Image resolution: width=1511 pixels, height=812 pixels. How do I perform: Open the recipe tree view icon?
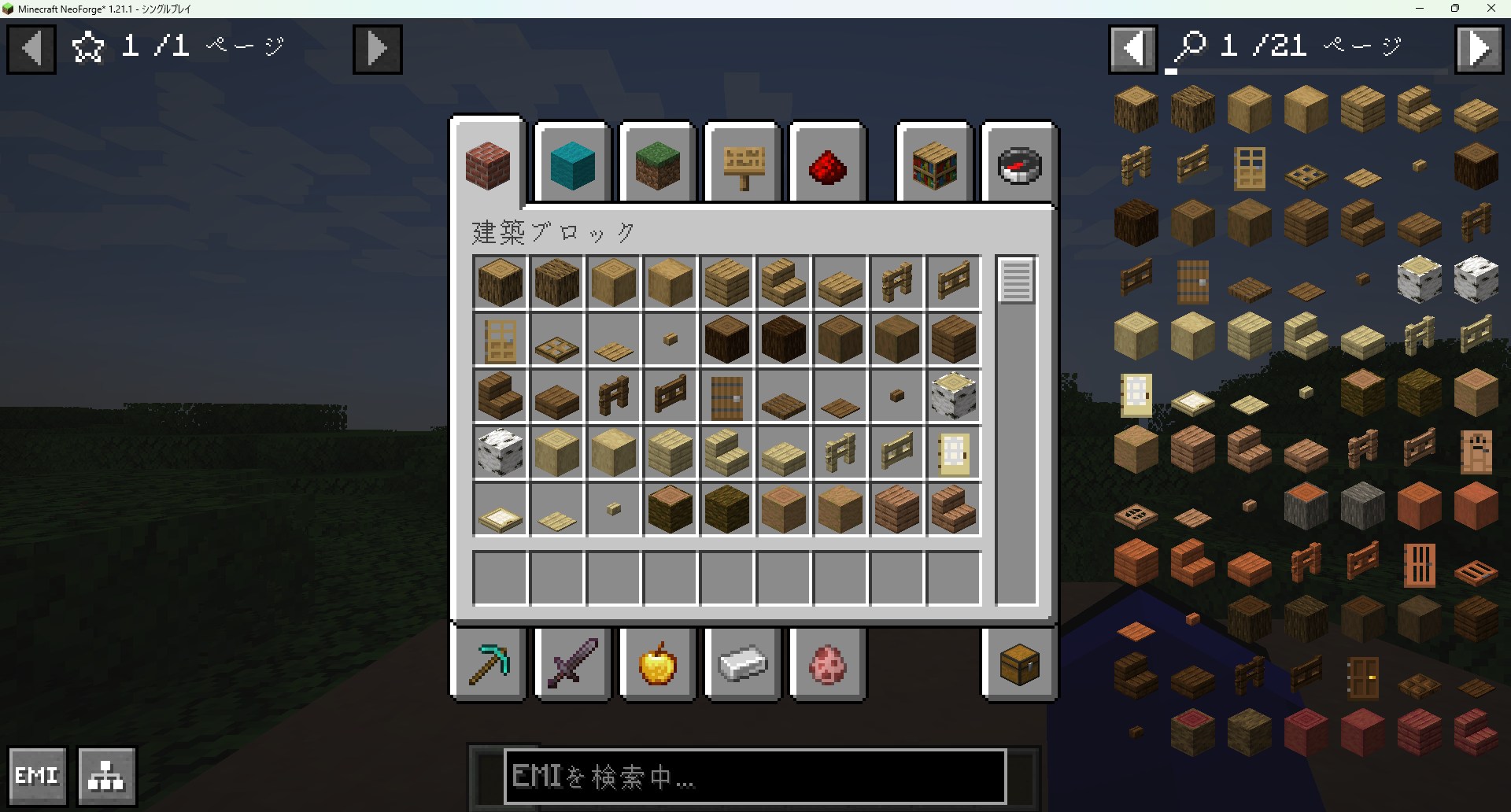107,776
